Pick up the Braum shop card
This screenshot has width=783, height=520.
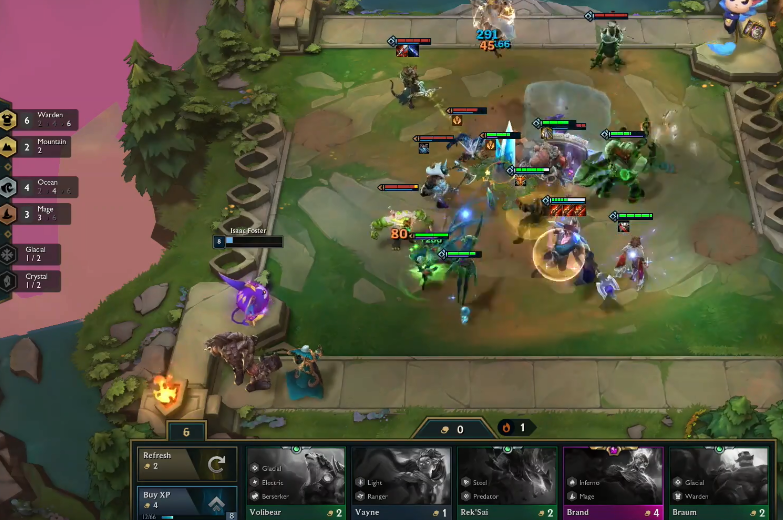(x=718, y=482)
